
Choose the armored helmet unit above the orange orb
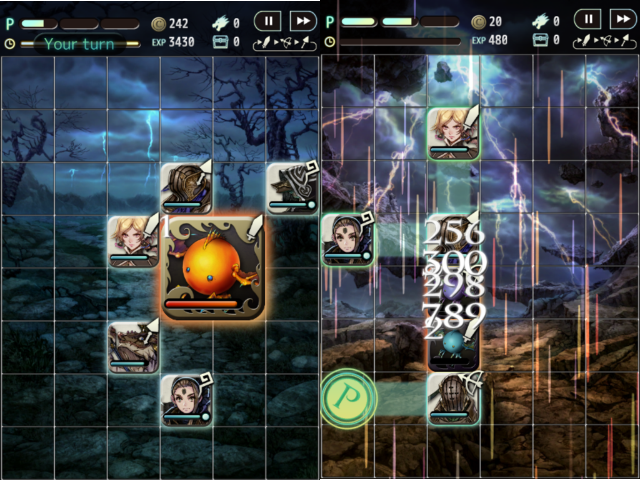tap(187, 187)
